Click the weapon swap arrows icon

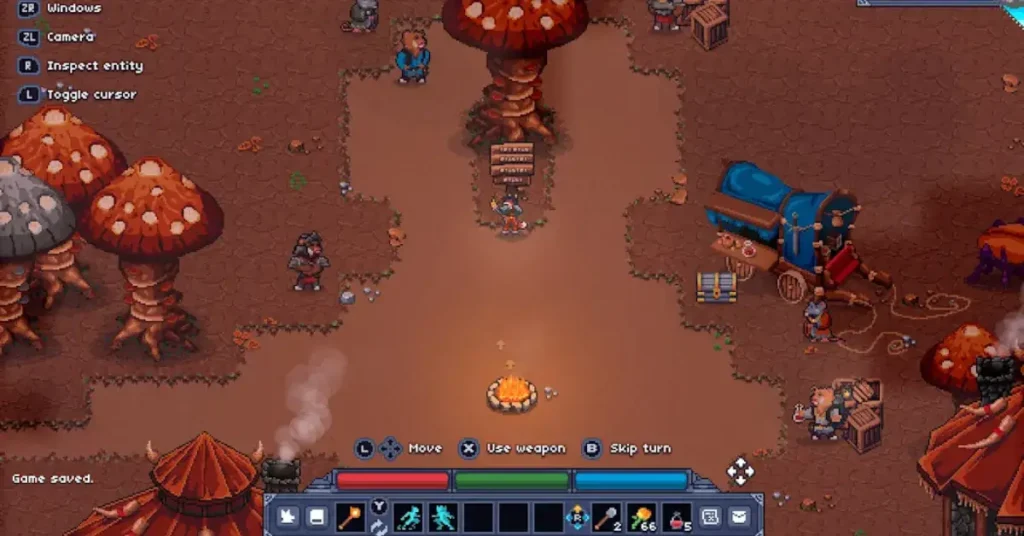click(379, 527)
